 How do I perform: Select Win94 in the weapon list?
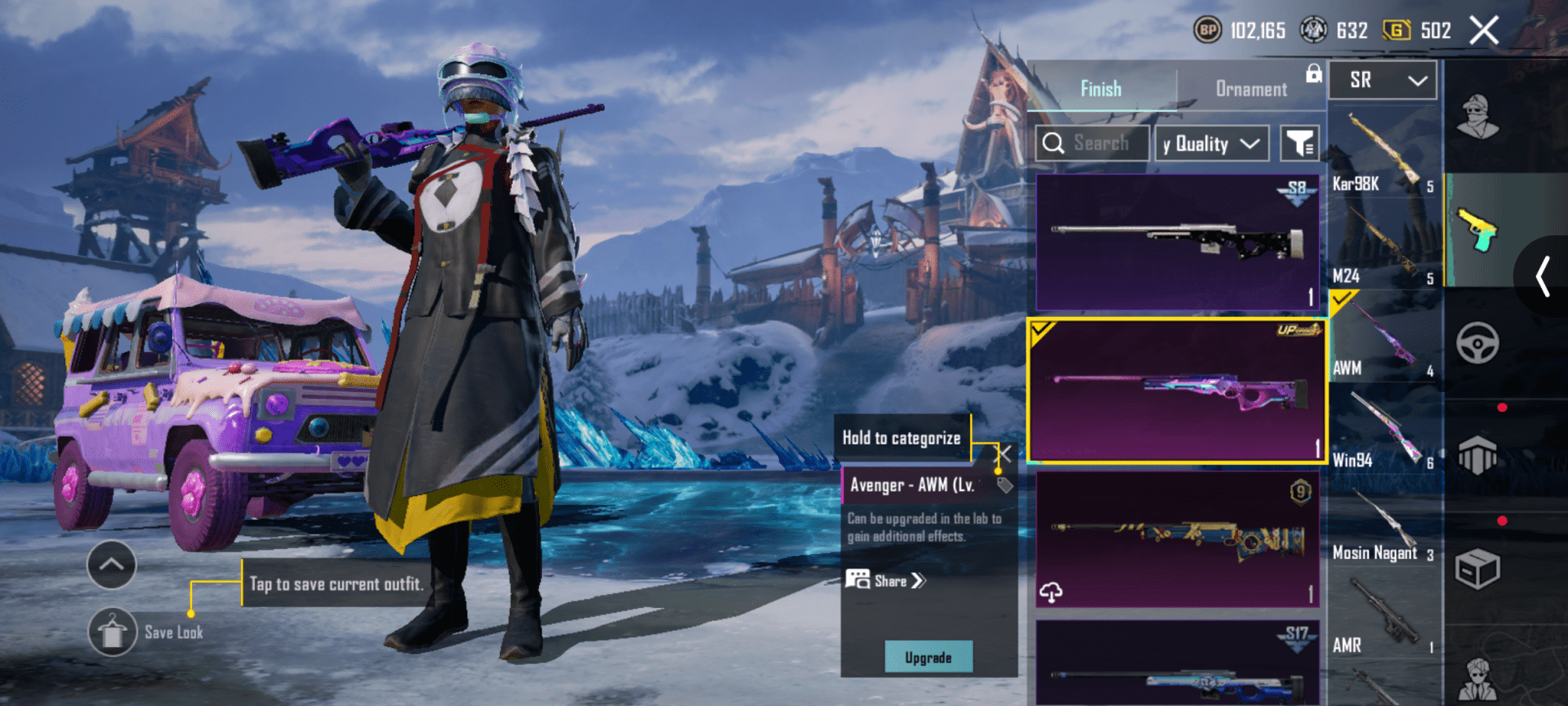point(1383,433)
